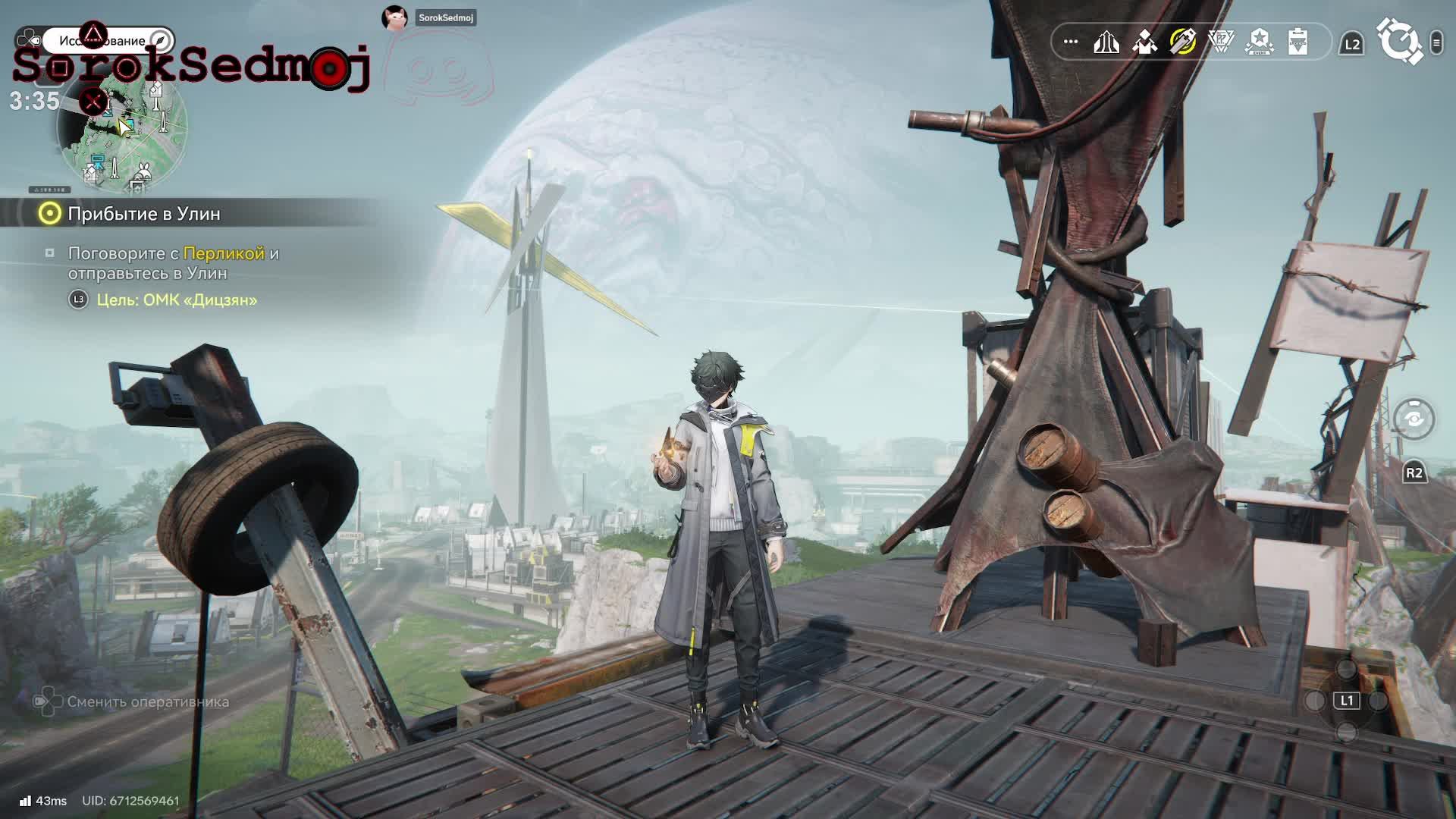This screenshot has width=1456, height=819.
Task: Track the Цель: ОМК «Дицзян» objective
Action: coord(177,300)
